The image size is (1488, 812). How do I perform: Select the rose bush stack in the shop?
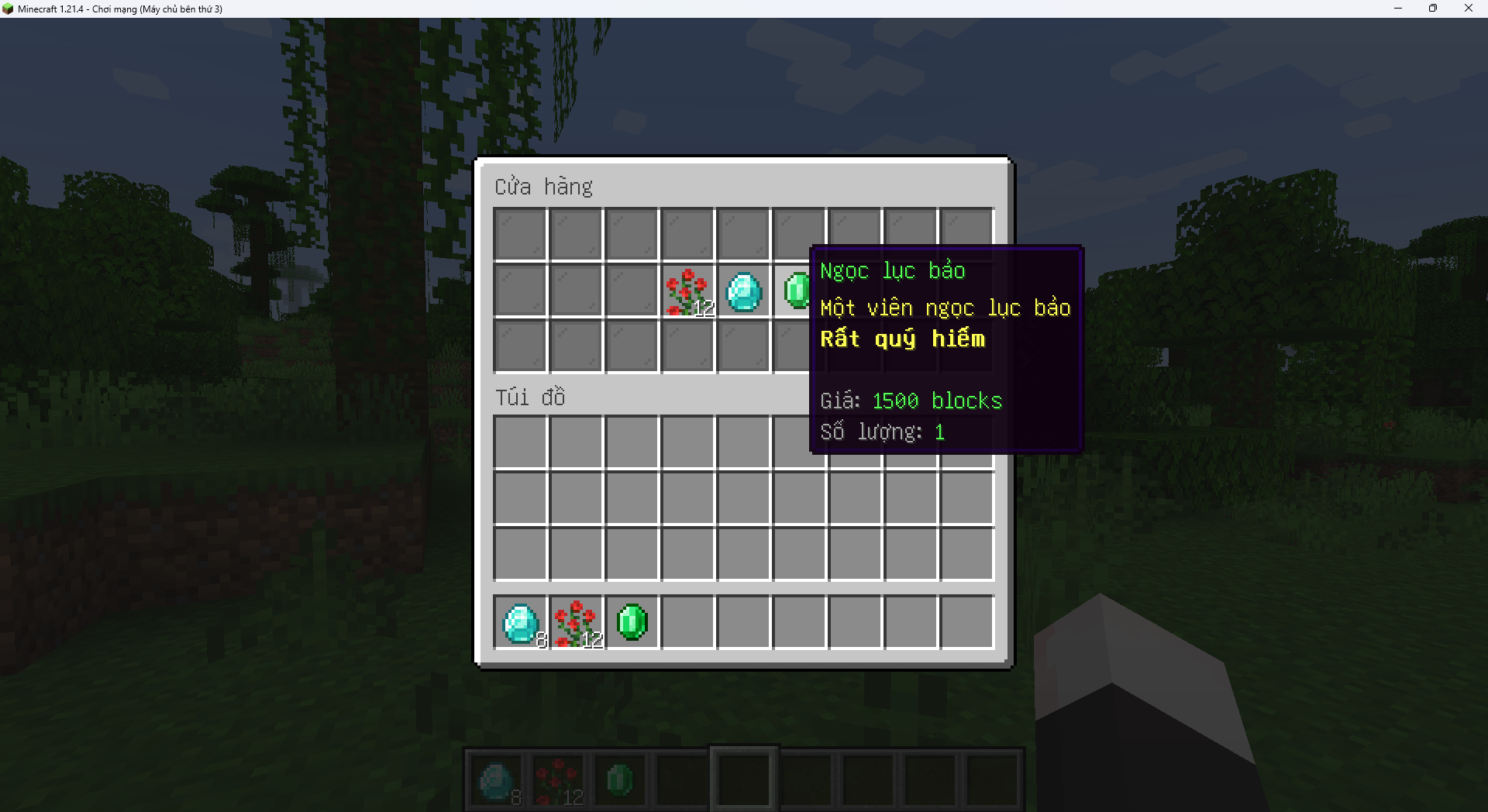click(687, 292)
